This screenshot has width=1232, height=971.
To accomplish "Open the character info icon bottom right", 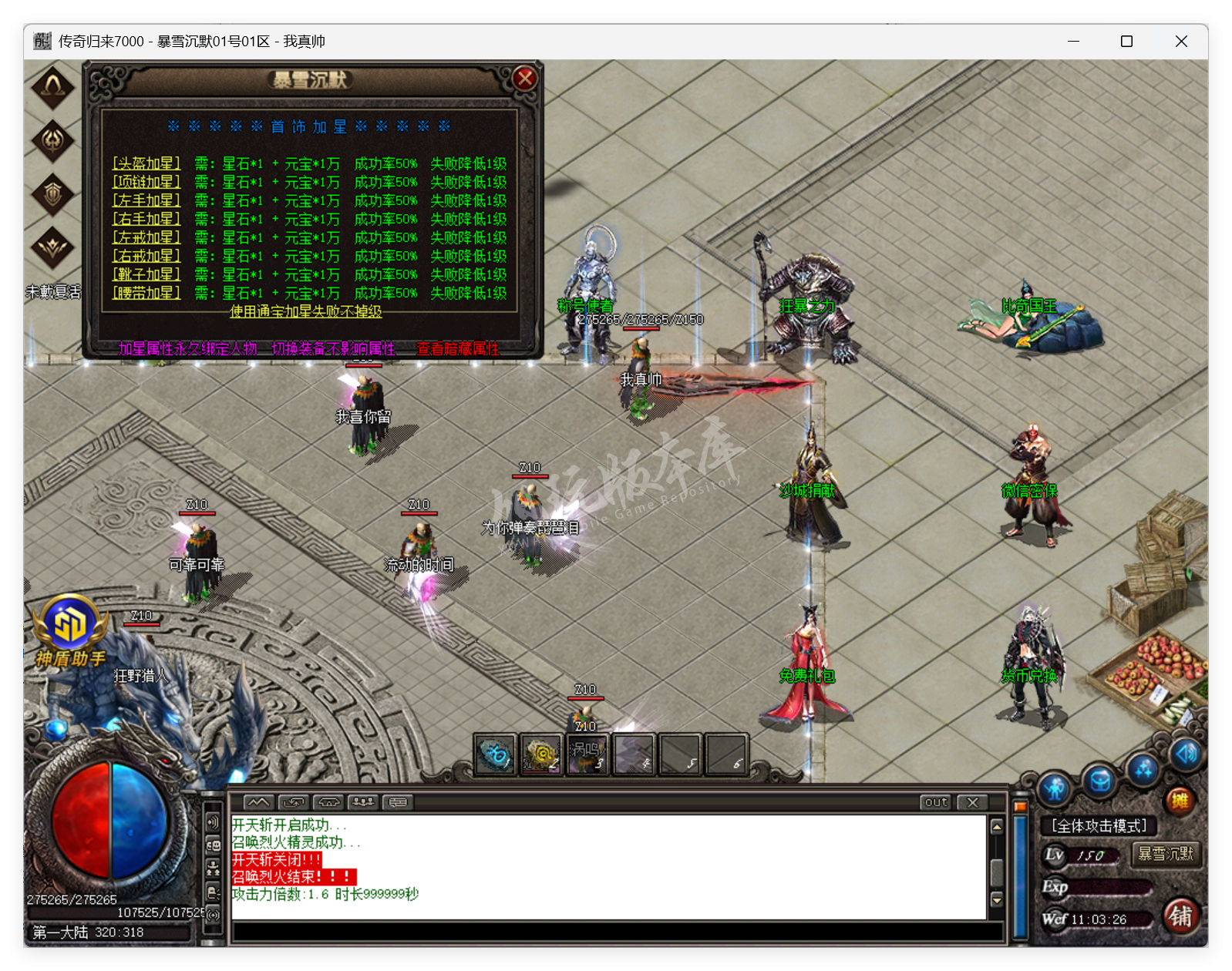I will coord(1056,786).
